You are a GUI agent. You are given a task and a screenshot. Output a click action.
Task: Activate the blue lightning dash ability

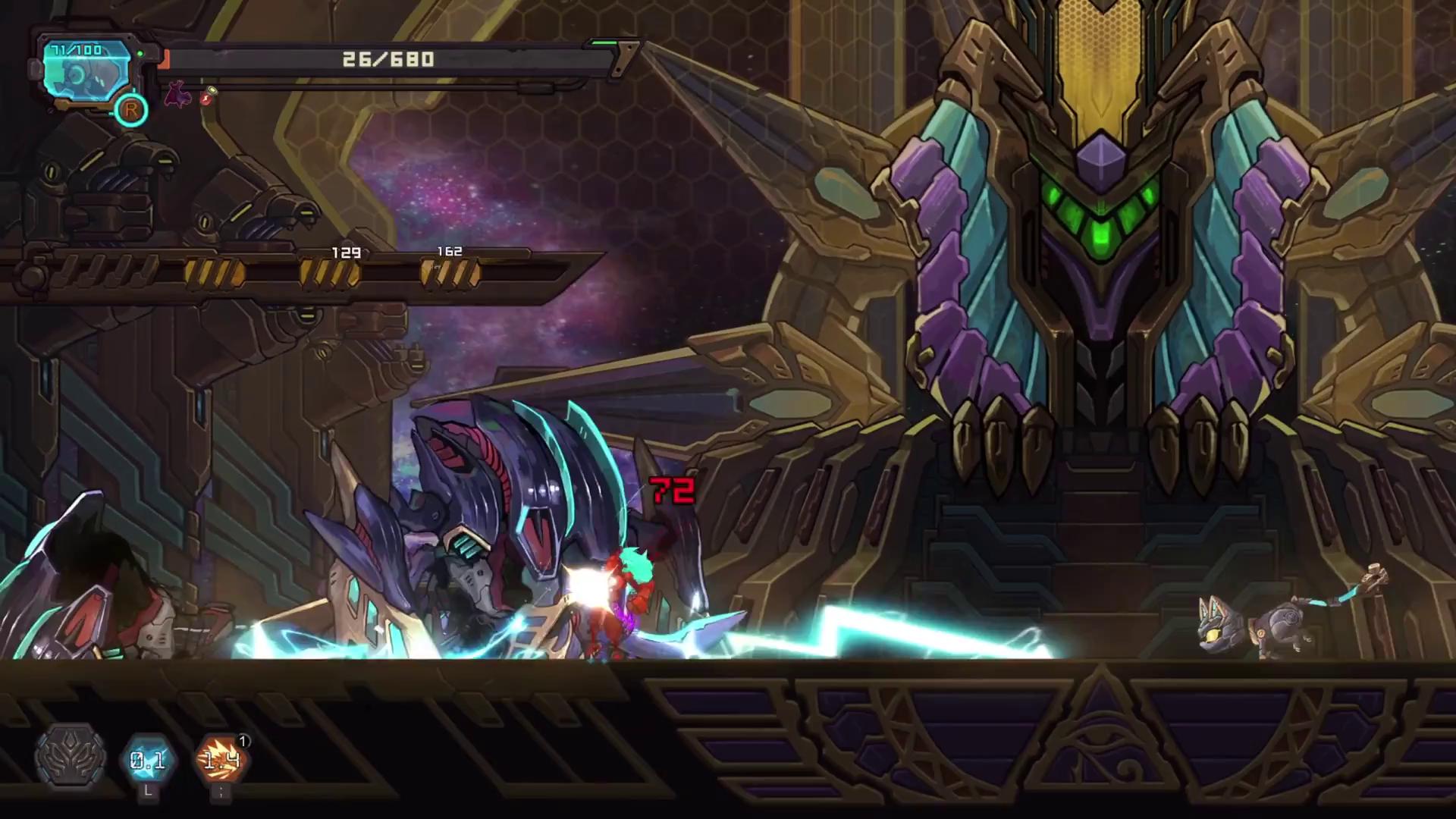click(148, 759)
